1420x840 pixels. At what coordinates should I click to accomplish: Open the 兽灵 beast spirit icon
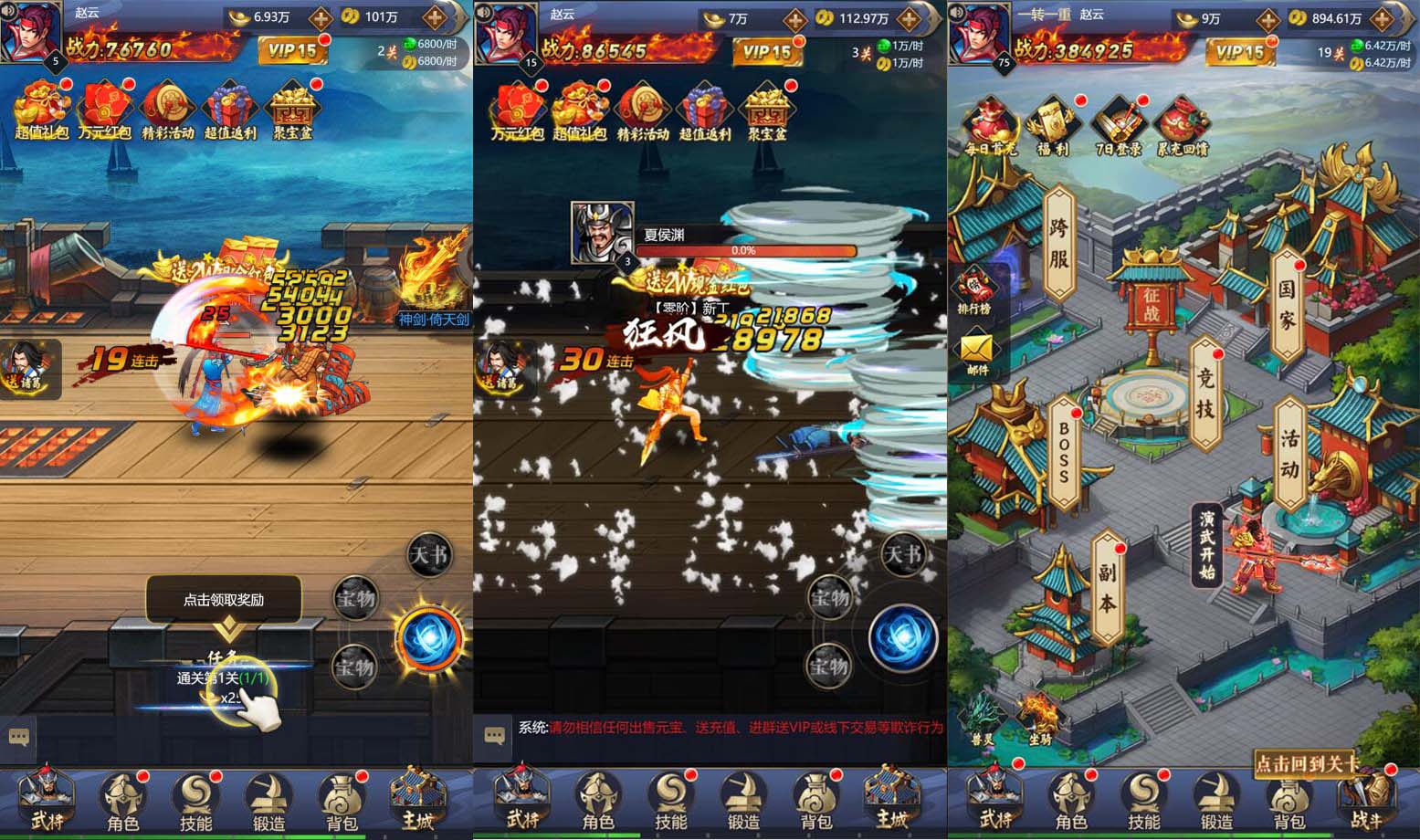982,719
